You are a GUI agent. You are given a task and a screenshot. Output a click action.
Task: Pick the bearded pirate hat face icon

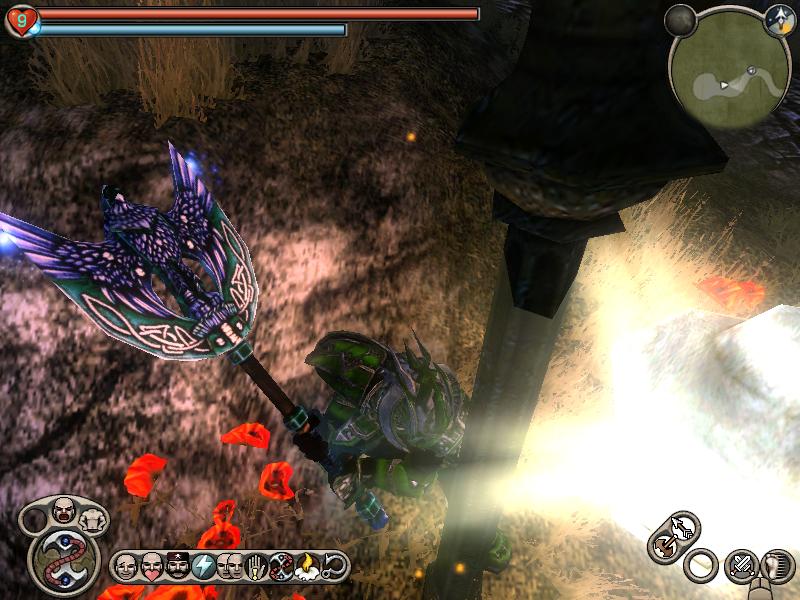tap(177, 566)
